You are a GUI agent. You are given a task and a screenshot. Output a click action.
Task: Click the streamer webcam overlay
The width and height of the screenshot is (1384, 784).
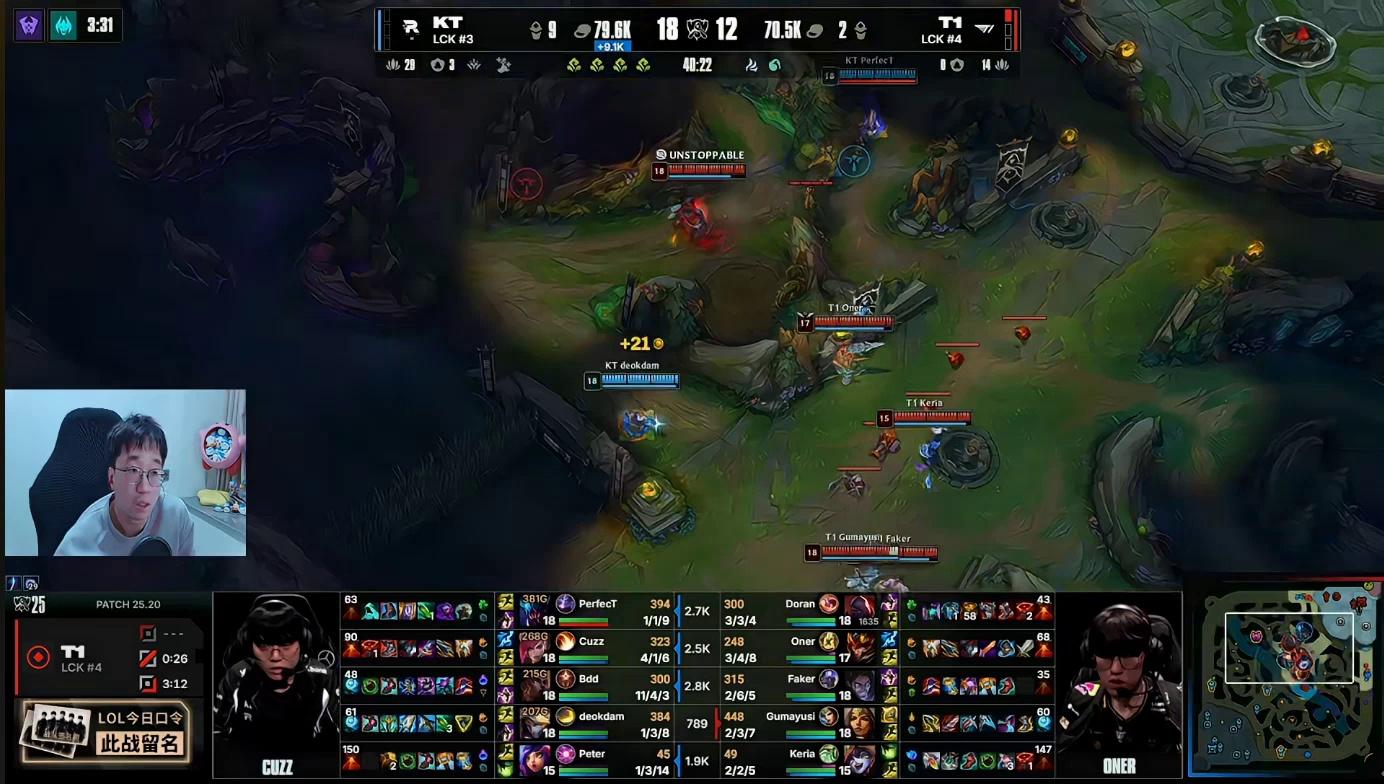click(x=125, y=472)
